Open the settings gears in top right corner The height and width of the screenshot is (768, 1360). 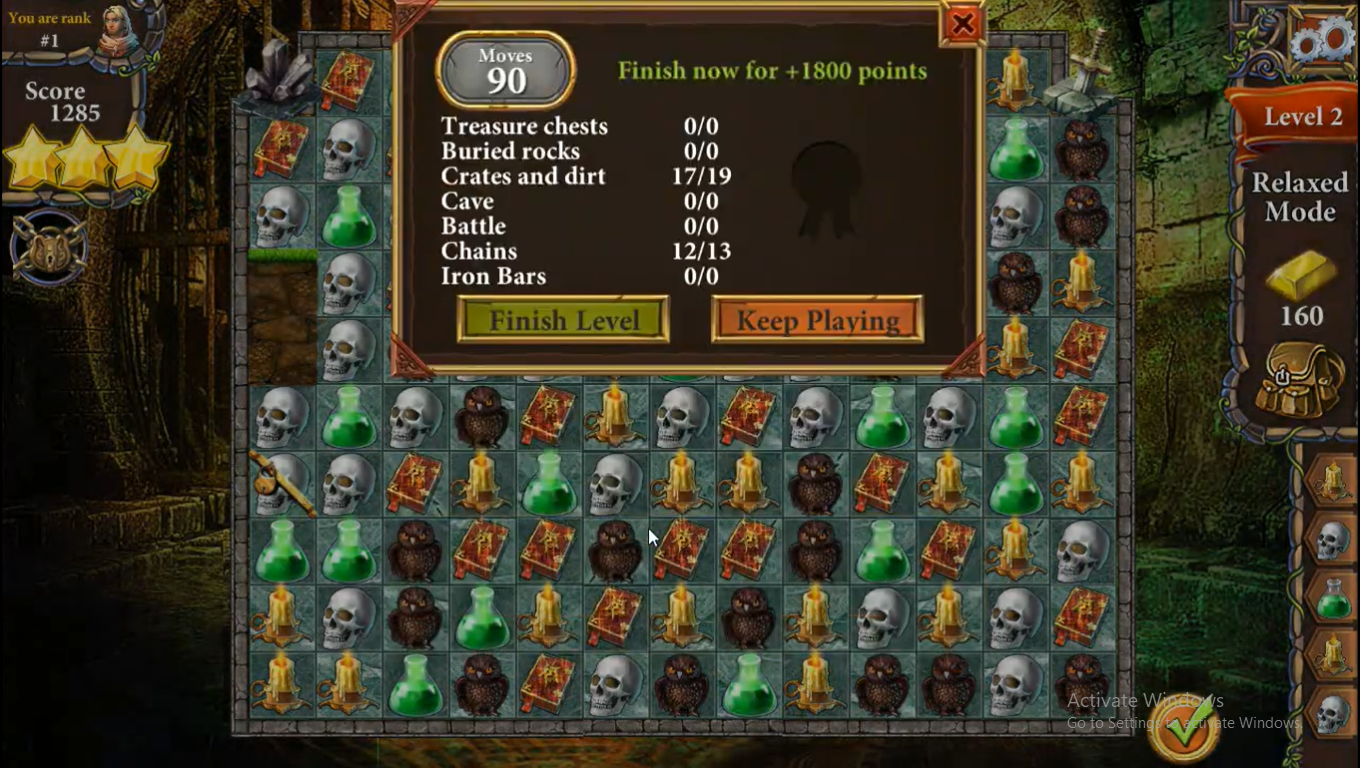point(1322,38)
